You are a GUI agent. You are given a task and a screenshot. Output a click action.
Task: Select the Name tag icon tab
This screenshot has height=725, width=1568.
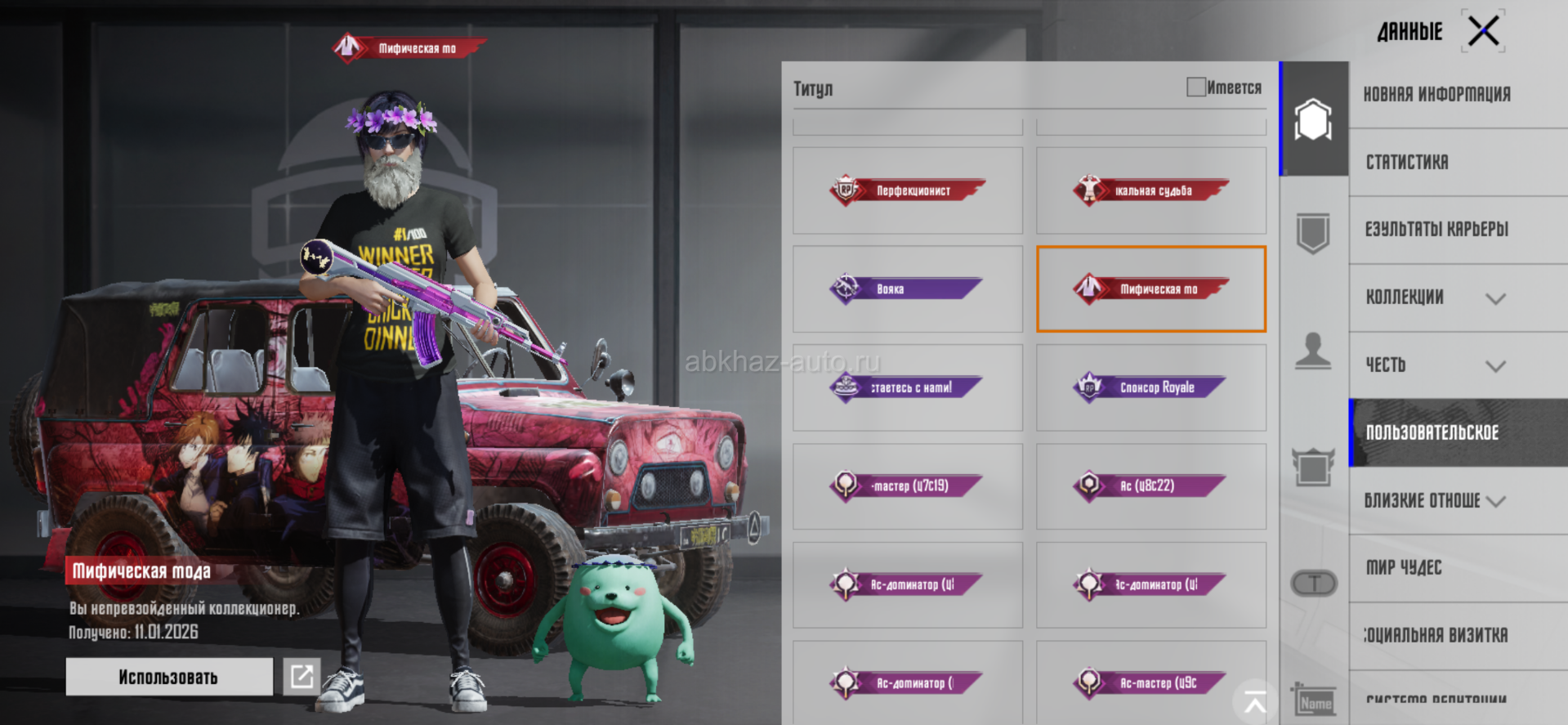[1315, 701]
